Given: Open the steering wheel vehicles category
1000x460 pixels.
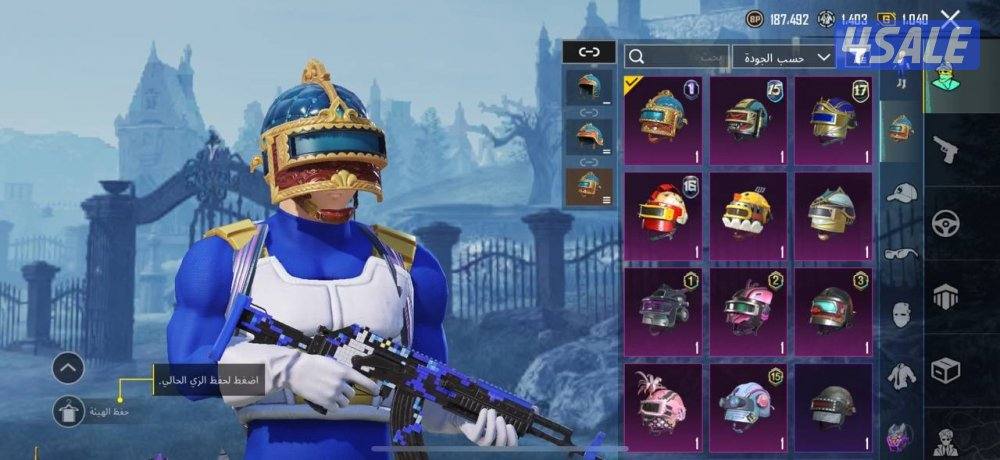Looking at the screenshot, I should [944, 223].
